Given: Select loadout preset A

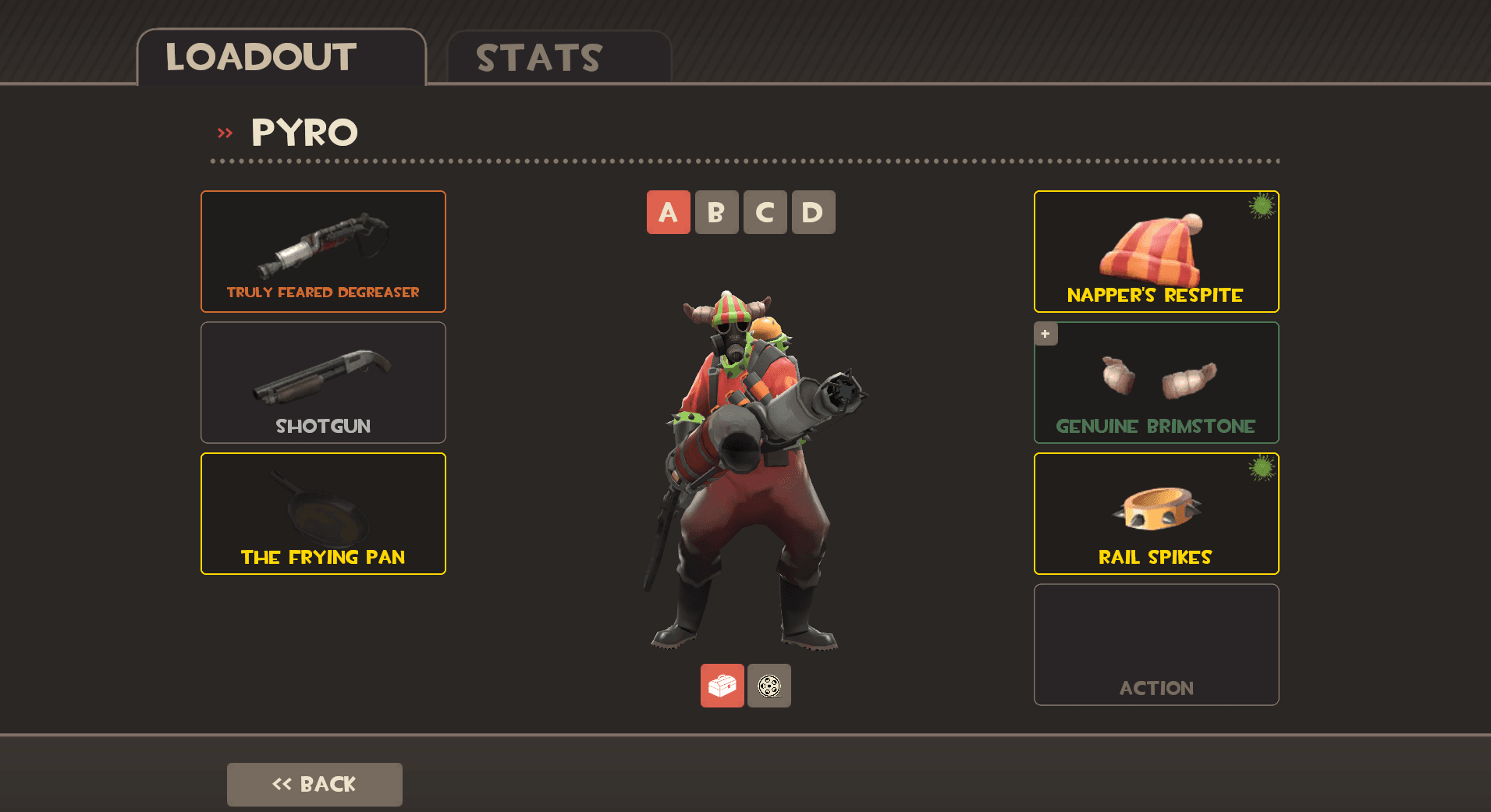Looking at the screenshot, I should click(668, 212).
